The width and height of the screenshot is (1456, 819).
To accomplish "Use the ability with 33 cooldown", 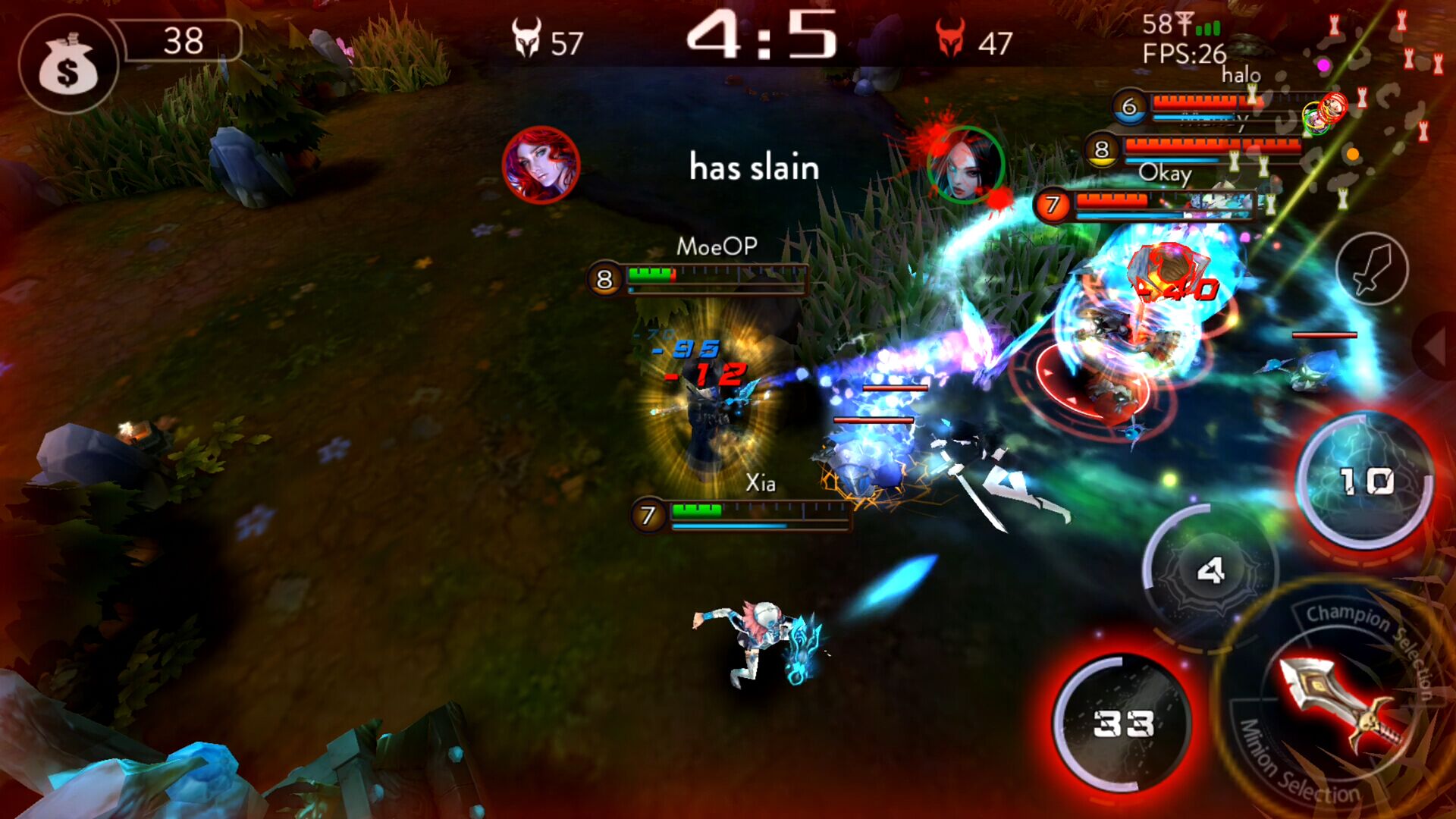I will point(1123,723).
